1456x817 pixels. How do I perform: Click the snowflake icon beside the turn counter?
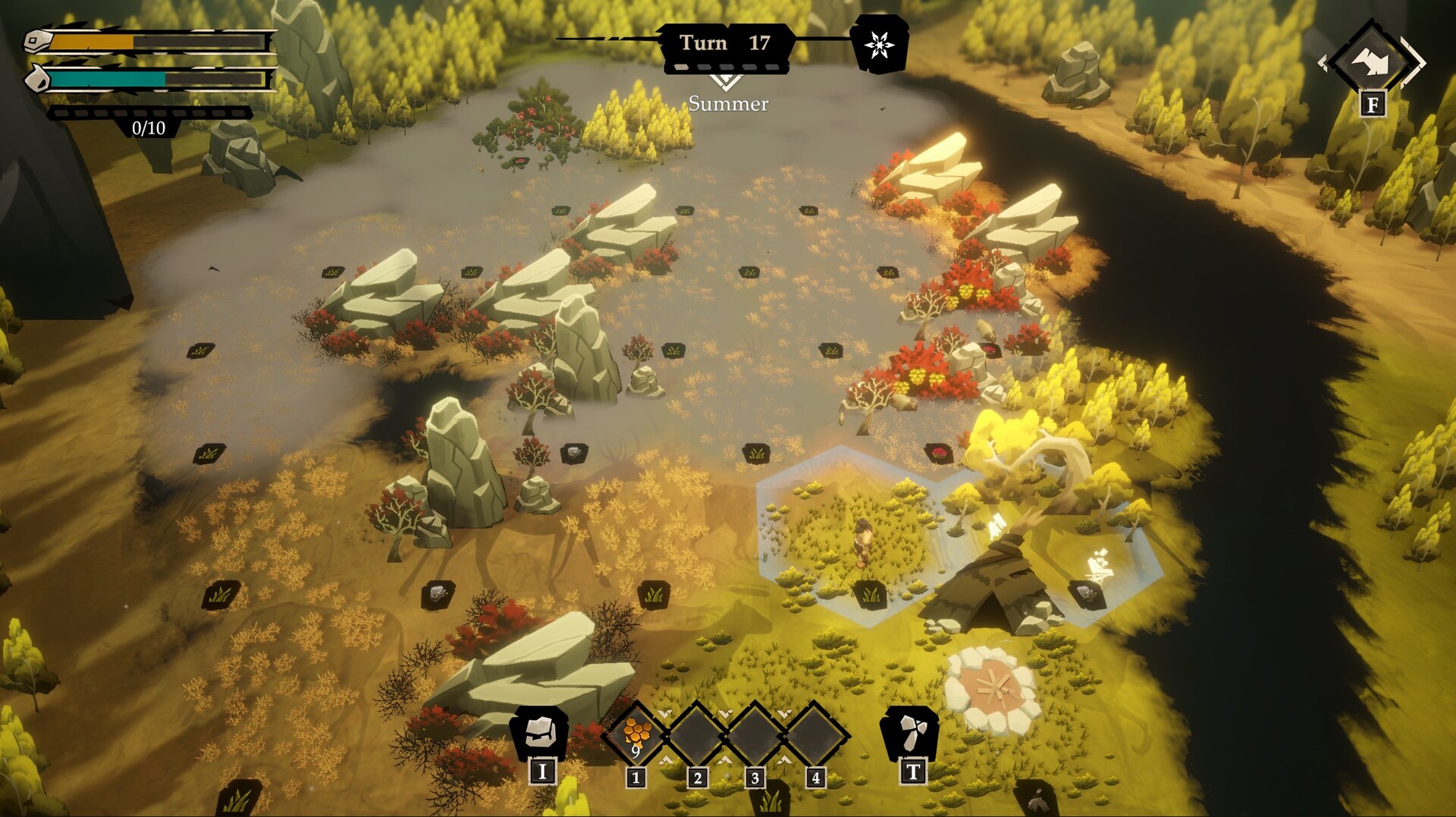pos(879,44)
